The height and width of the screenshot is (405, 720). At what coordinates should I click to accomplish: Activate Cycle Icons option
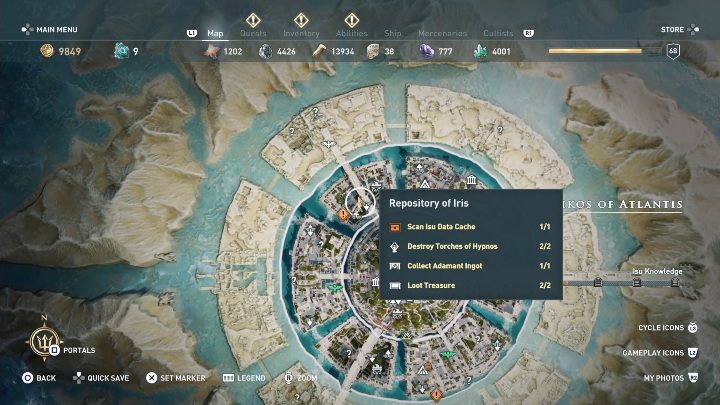pos(668,328)
